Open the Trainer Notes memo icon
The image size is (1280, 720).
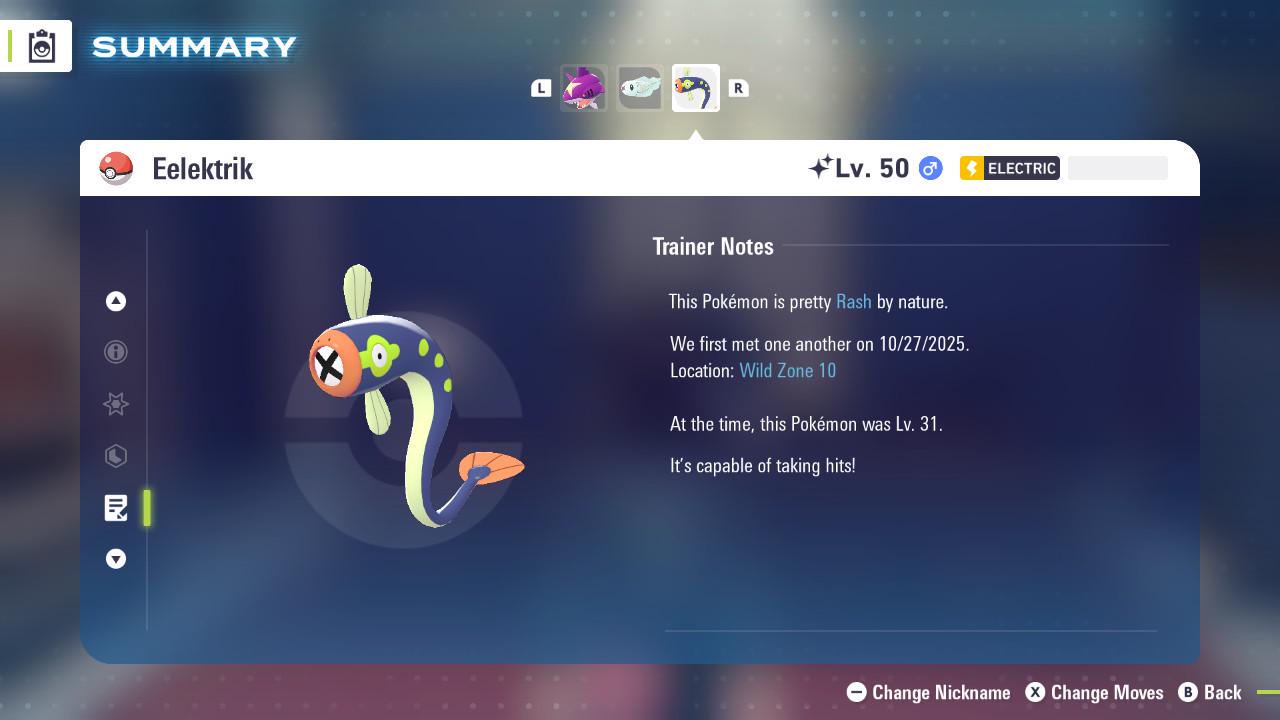[x=116, y=508]
